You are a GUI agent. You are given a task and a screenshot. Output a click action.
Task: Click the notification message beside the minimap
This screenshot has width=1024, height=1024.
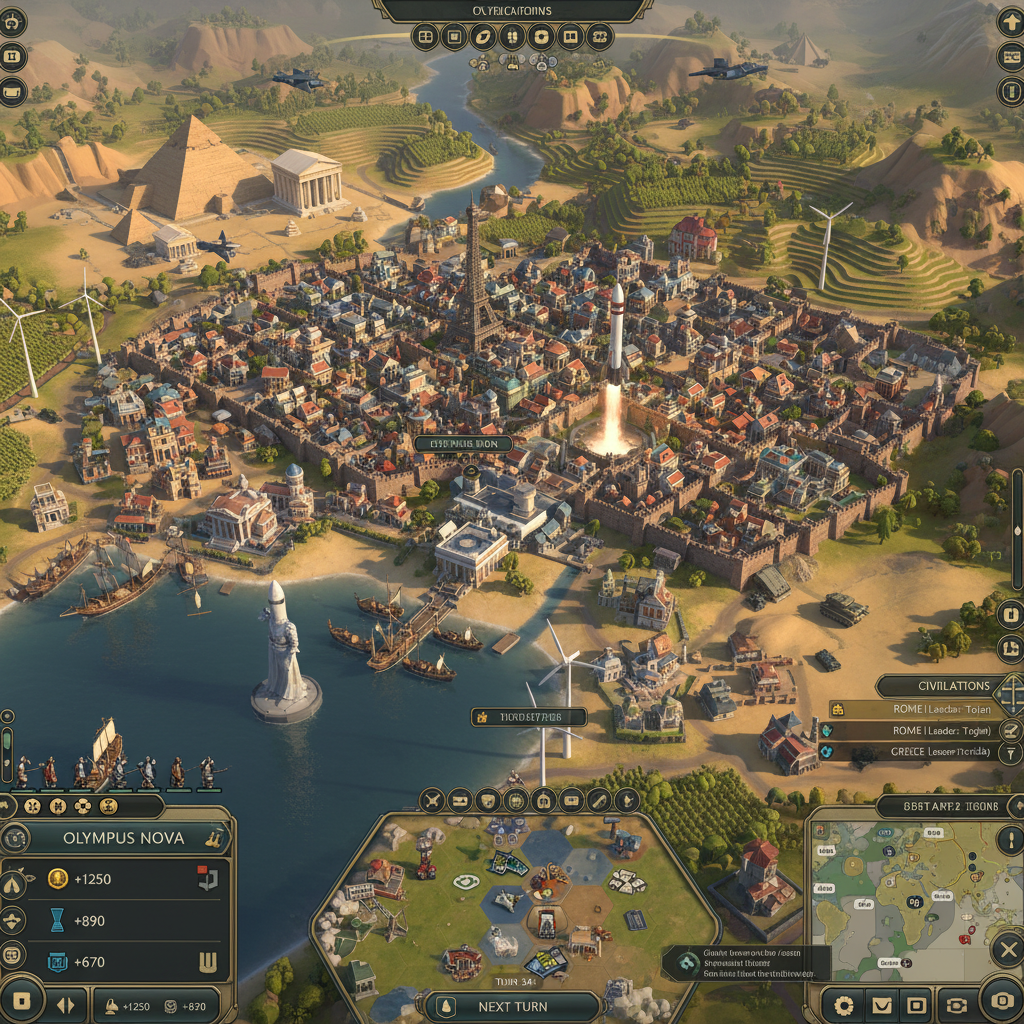click(745, 963)
